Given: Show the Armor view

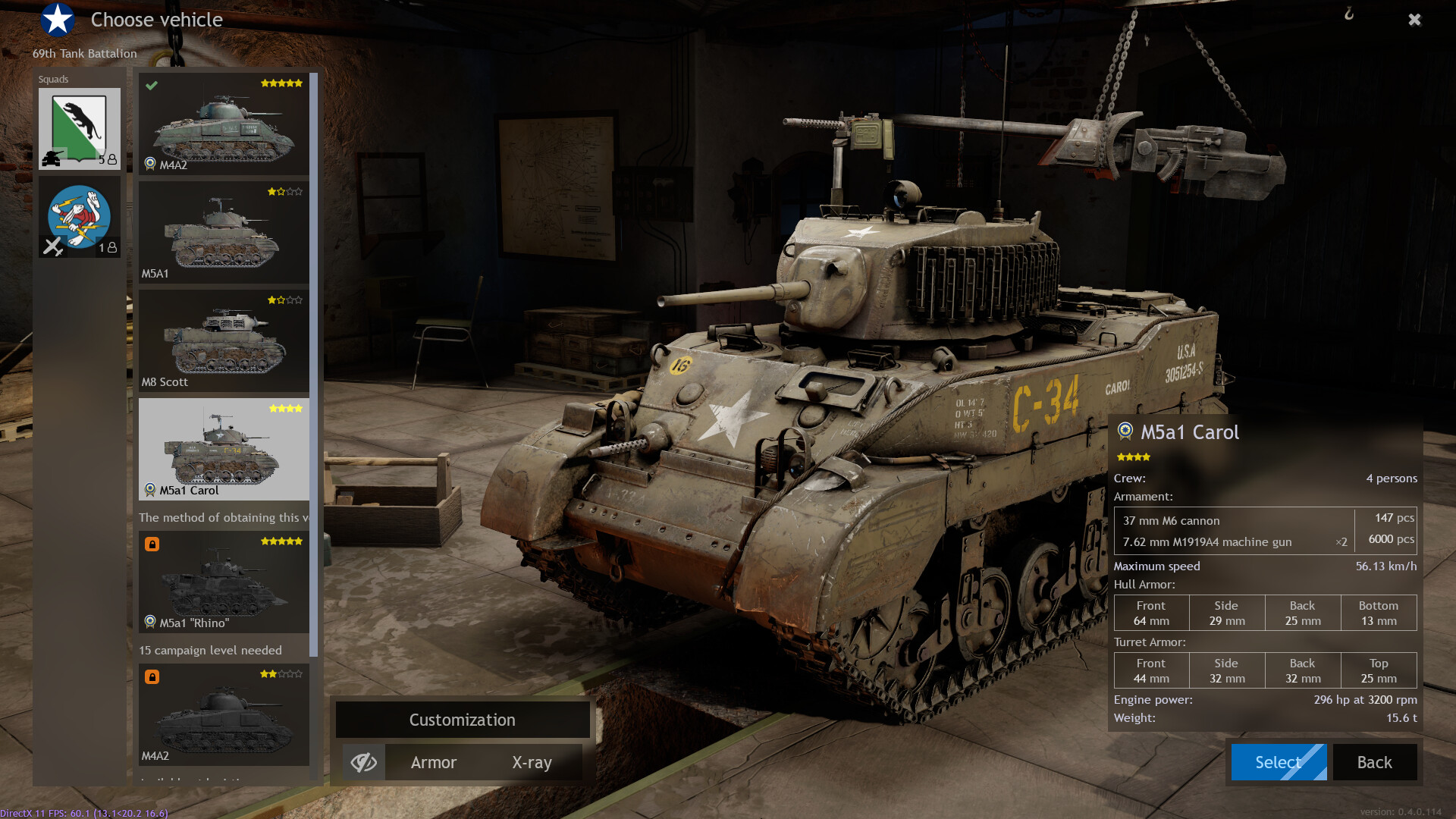Looking at the screenshot, I should 434,762.
